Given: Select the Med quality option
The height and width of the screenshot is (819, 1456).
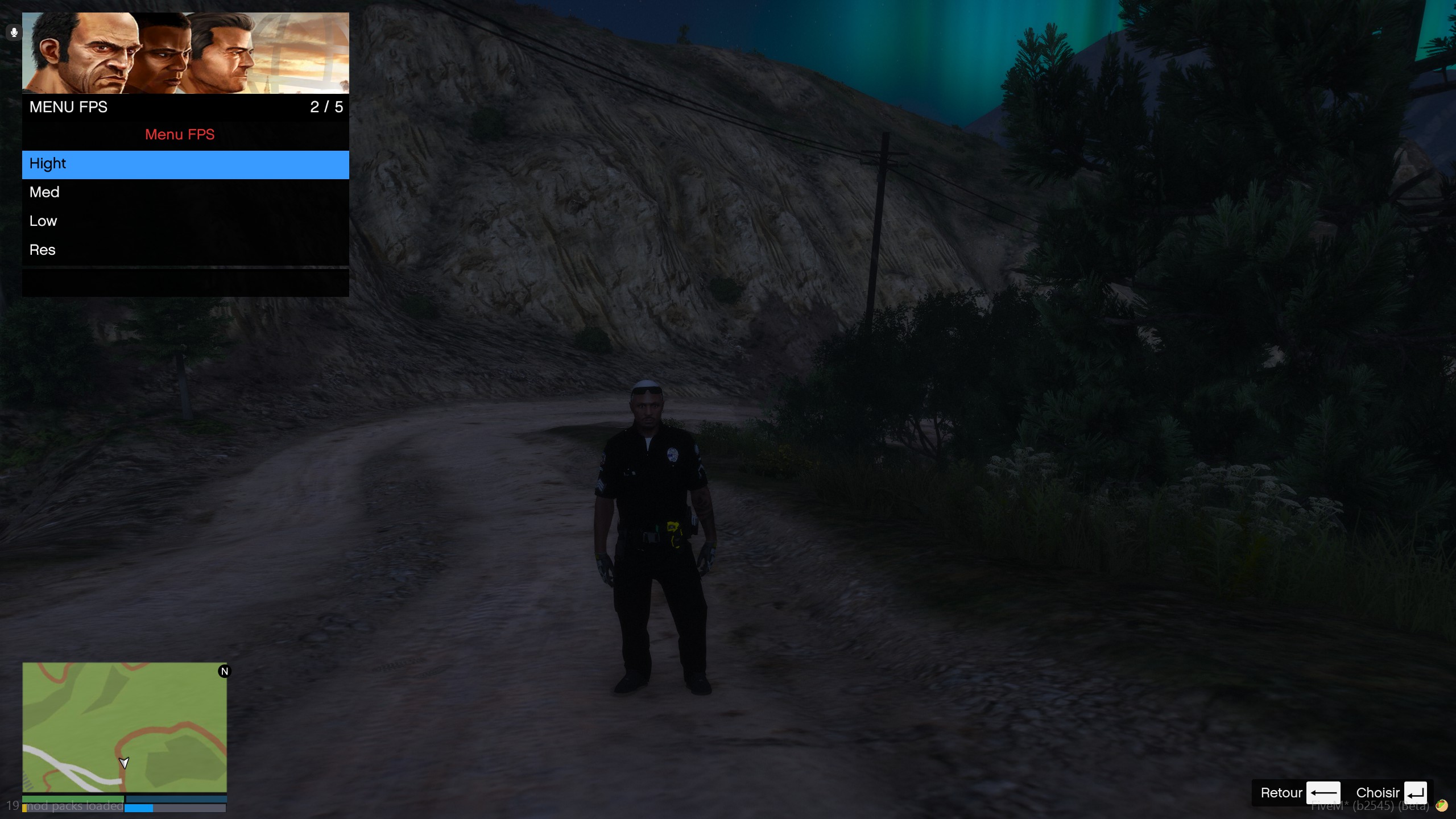Looking at the screenshot, I should coord(185,192).
